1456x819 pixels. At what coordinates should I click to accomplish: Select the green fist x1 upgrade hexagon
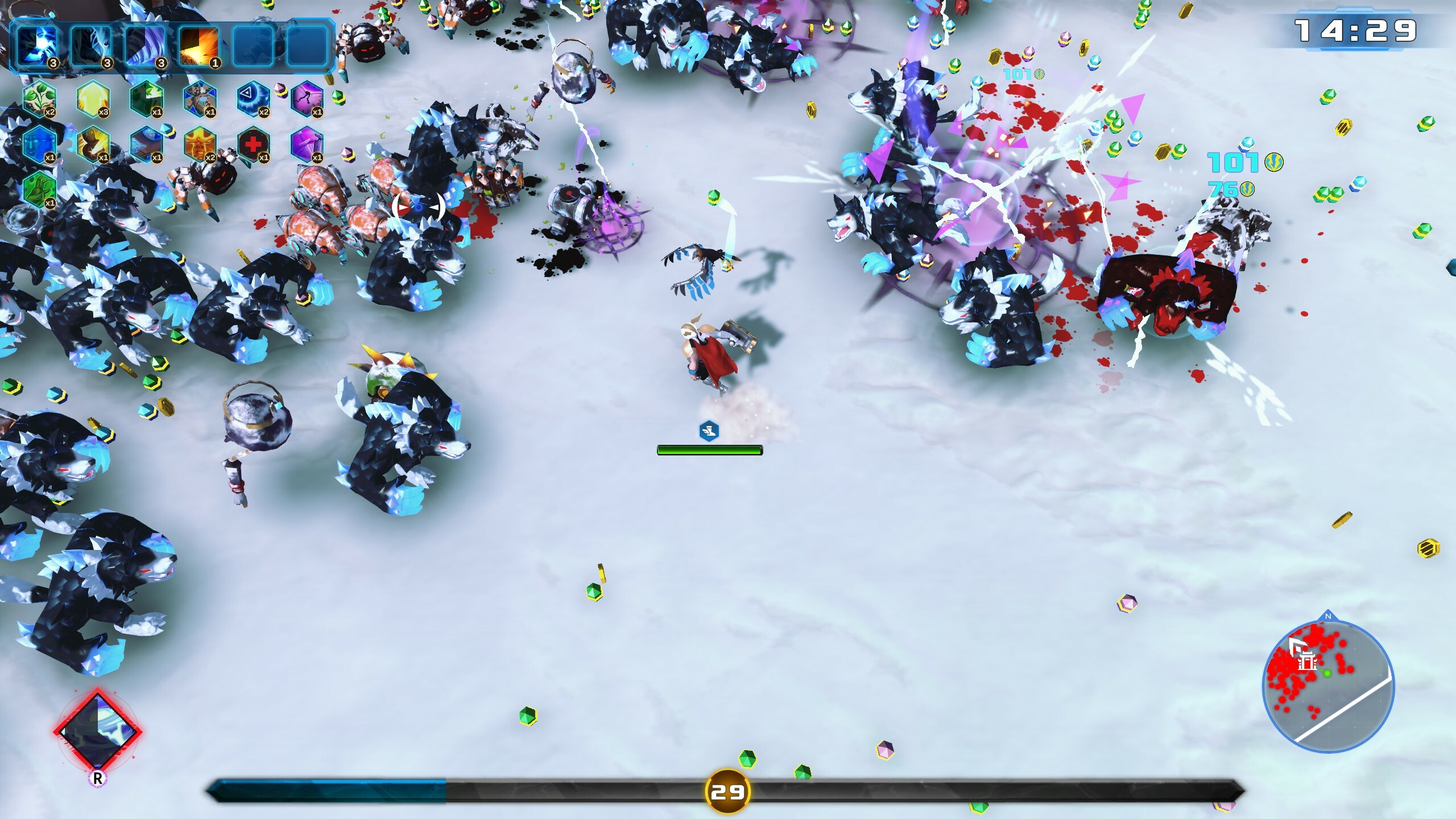[40, 192]
